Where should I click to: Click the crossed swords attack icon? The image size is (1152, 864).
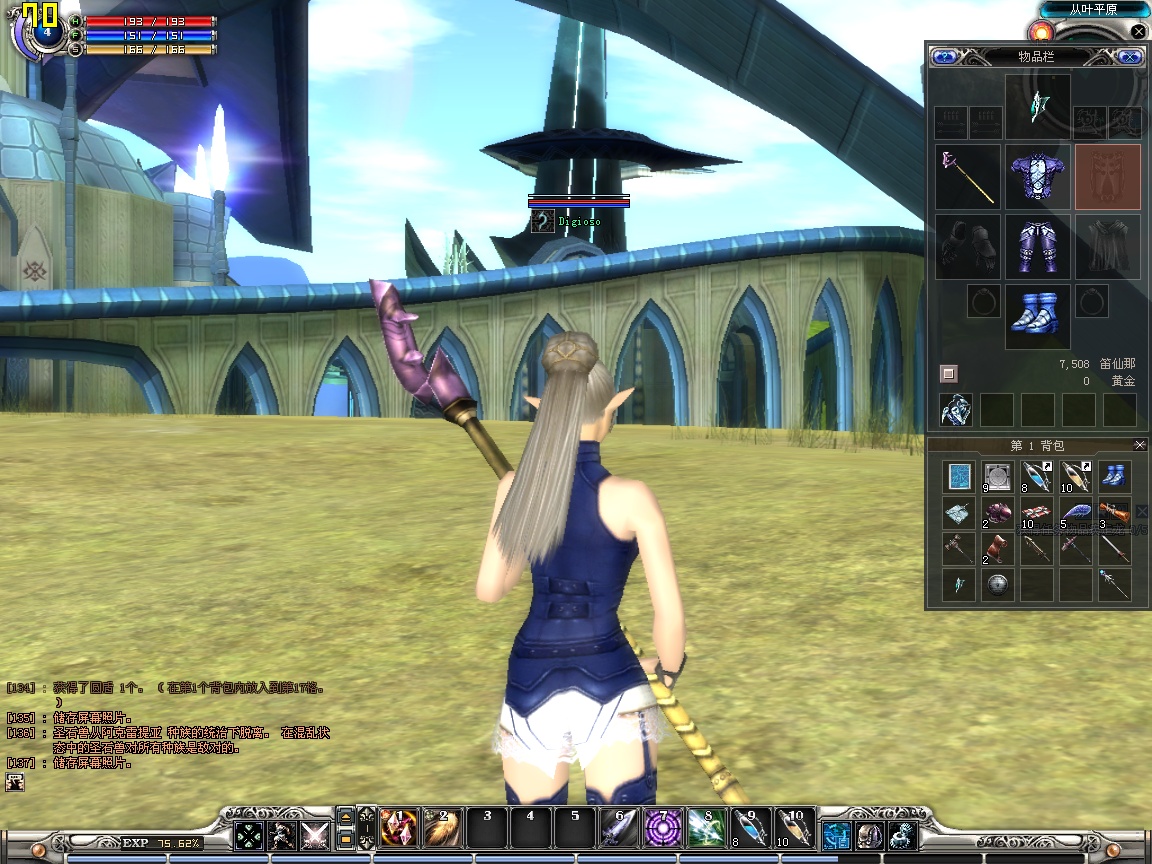pos(315,834)
